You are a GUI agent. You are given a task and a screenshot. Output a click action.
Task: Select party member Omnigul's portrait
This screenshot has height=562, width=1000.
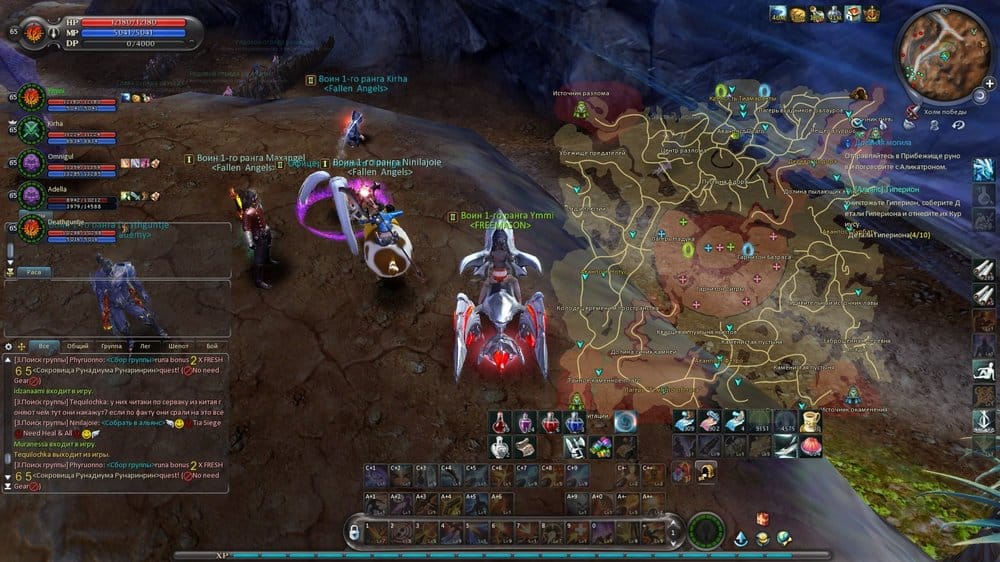[31, 162]
